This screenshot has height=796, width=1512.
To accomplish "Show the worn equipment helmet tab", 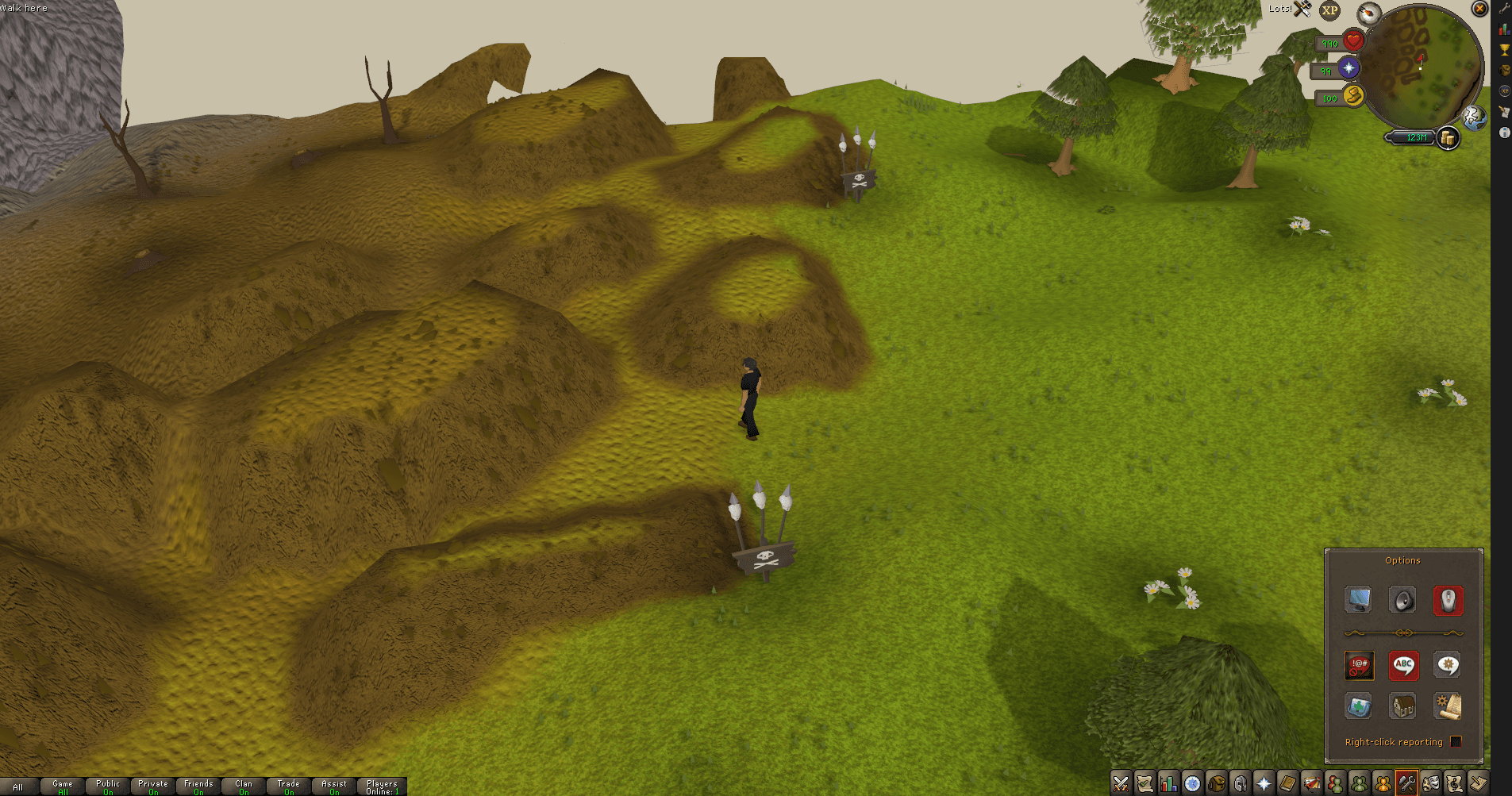I will coord(1240,784).
